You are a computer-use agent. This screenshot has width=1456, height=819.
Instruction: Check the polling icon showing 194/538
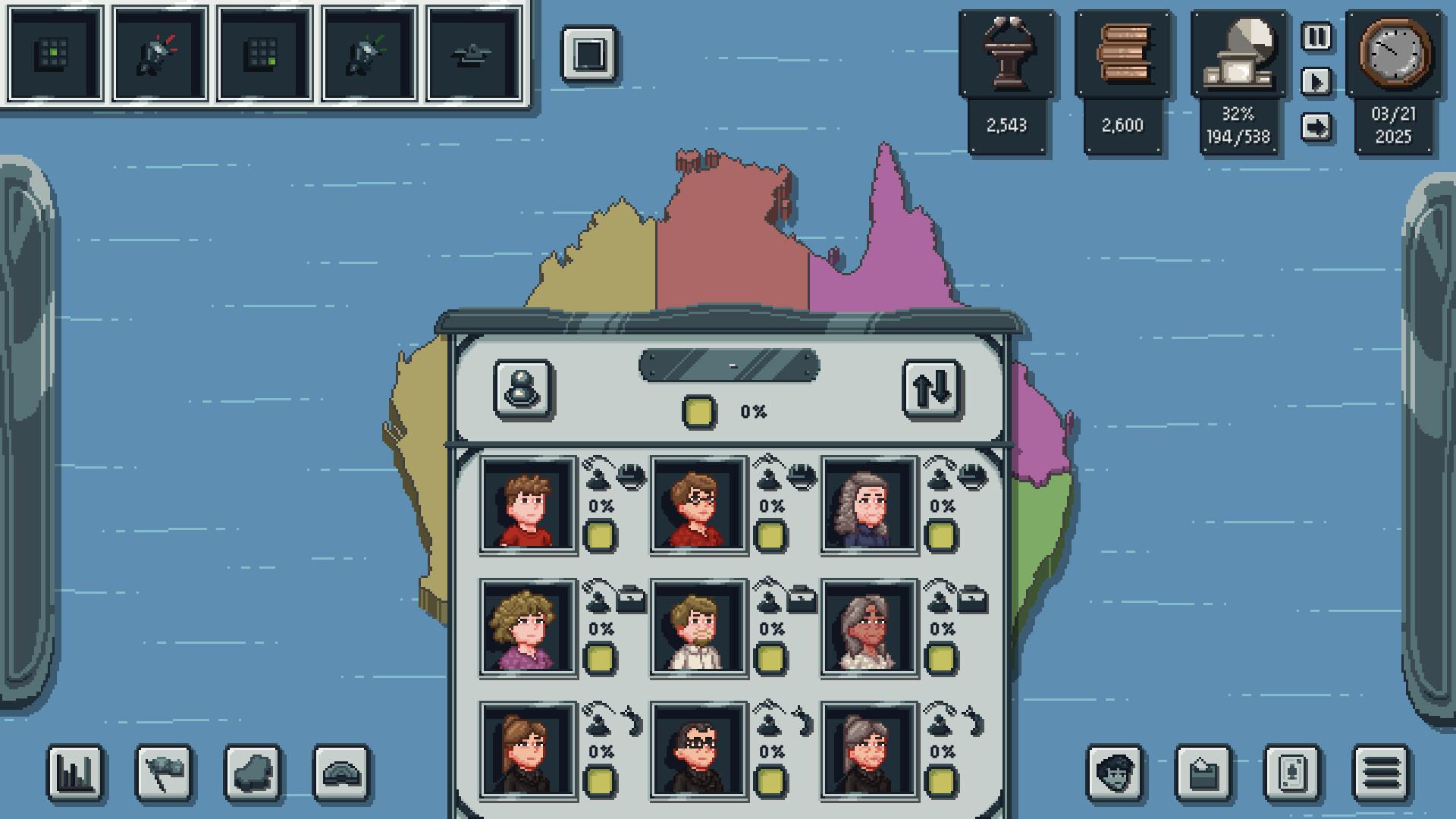tap(1239, 53)
